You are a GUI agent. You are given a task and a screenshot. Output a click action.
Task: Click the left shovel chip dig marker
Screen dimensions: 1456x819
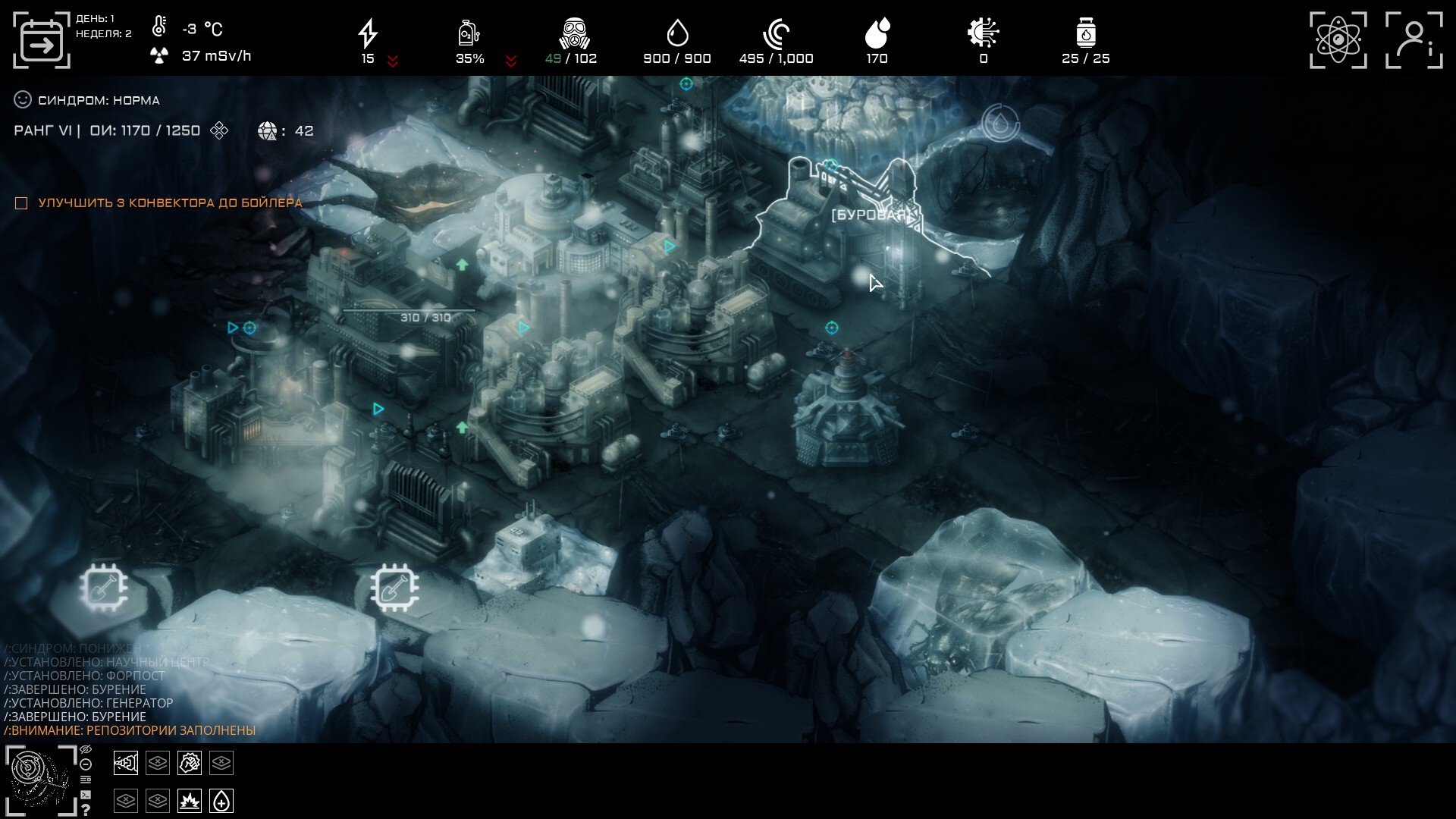104,588
